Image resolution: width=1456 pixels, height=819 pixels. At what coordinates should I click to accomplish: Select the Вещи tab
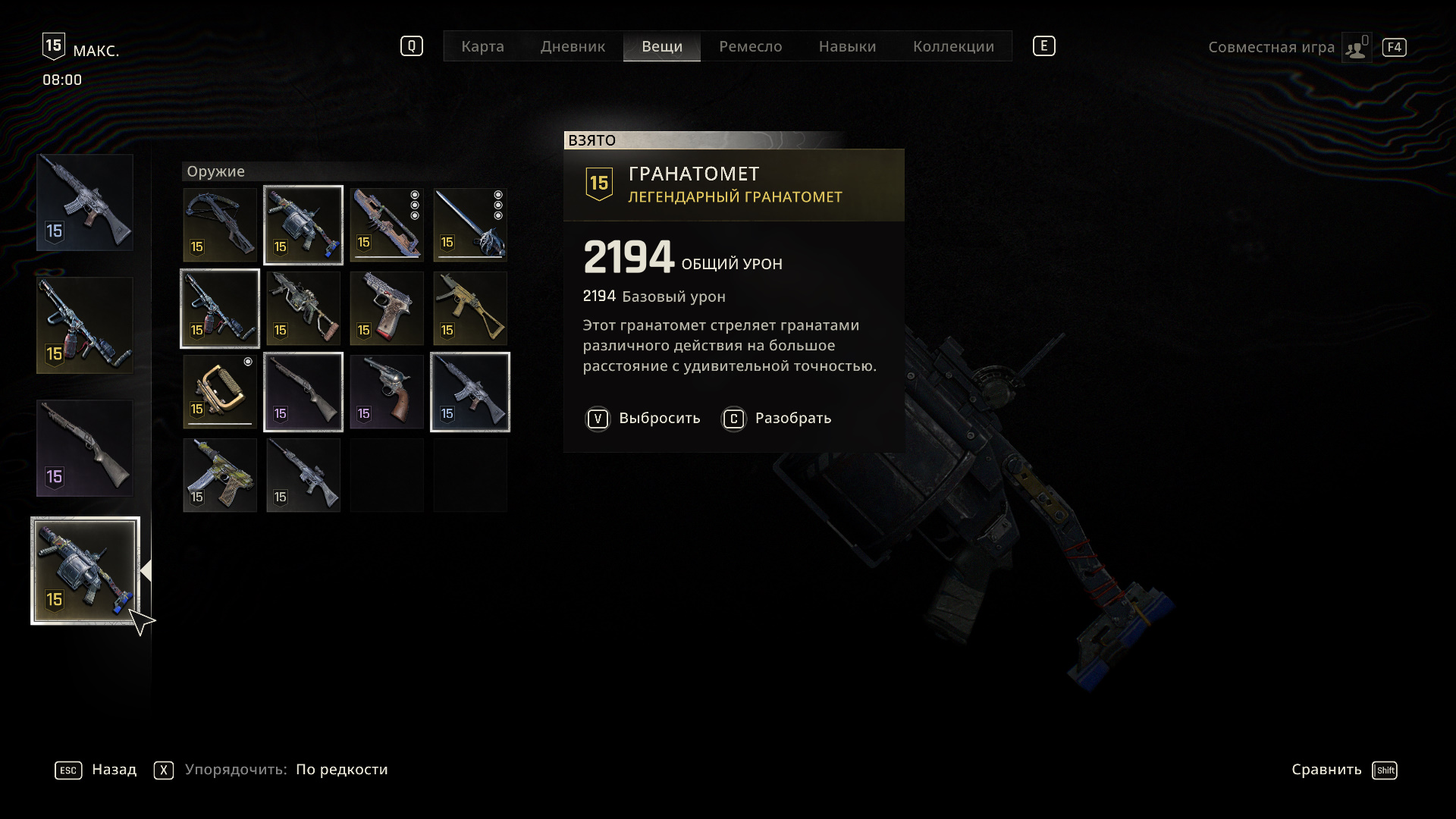pyautogui.click(x=662, y=46)
